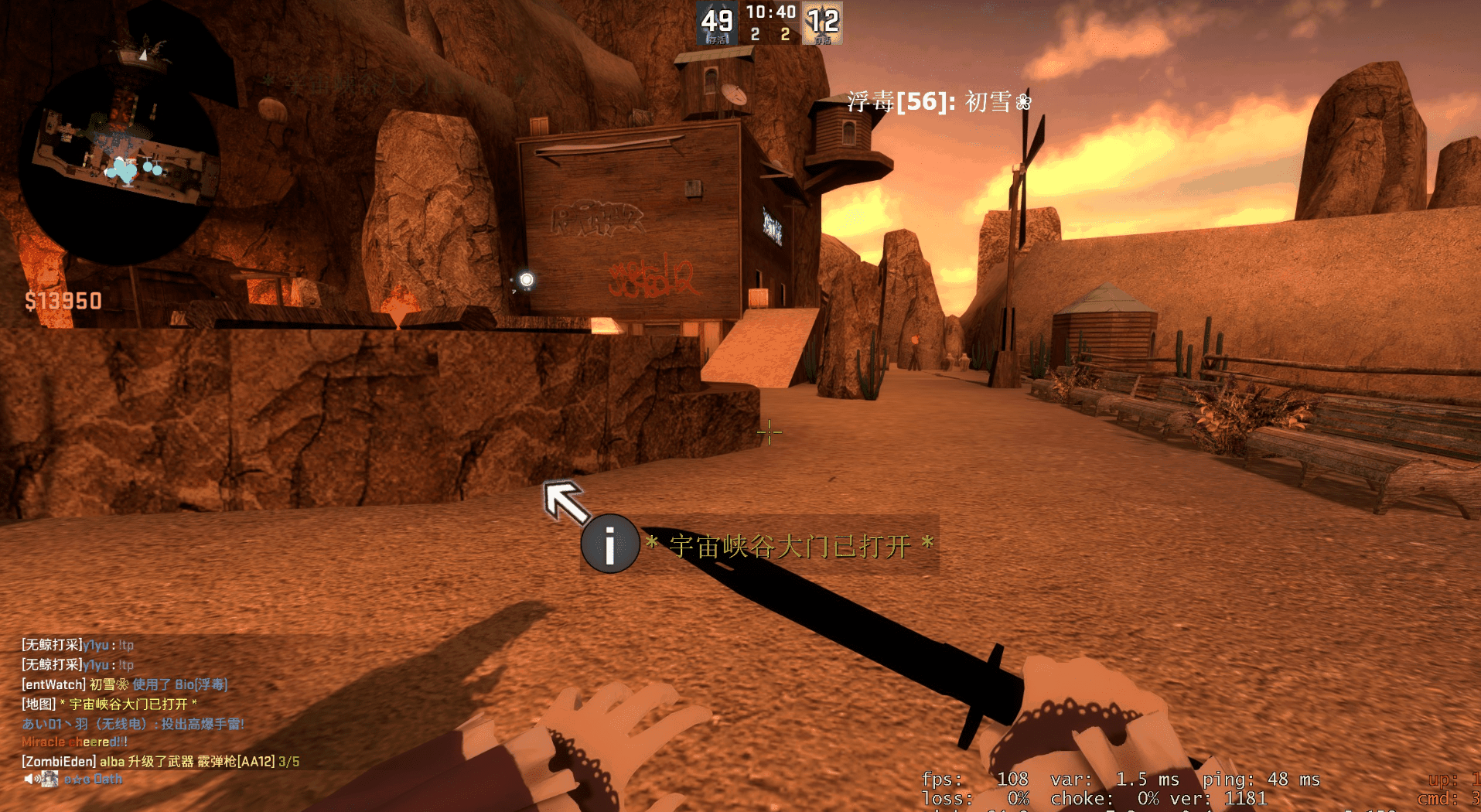Image resolution: width=1481 pixels, height=812 pixels.
Task: Click the round info icon on the hint
Action: [609, 544]
